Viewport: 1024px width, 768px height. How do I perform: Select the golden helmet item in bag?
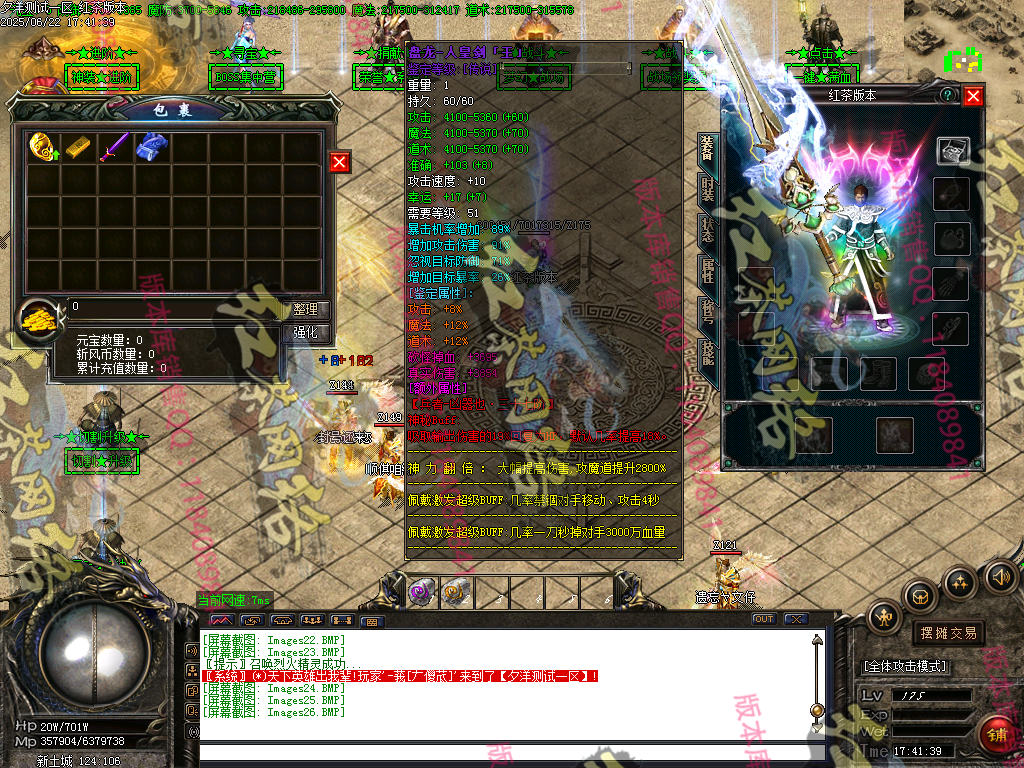click(x=43, y=148)
